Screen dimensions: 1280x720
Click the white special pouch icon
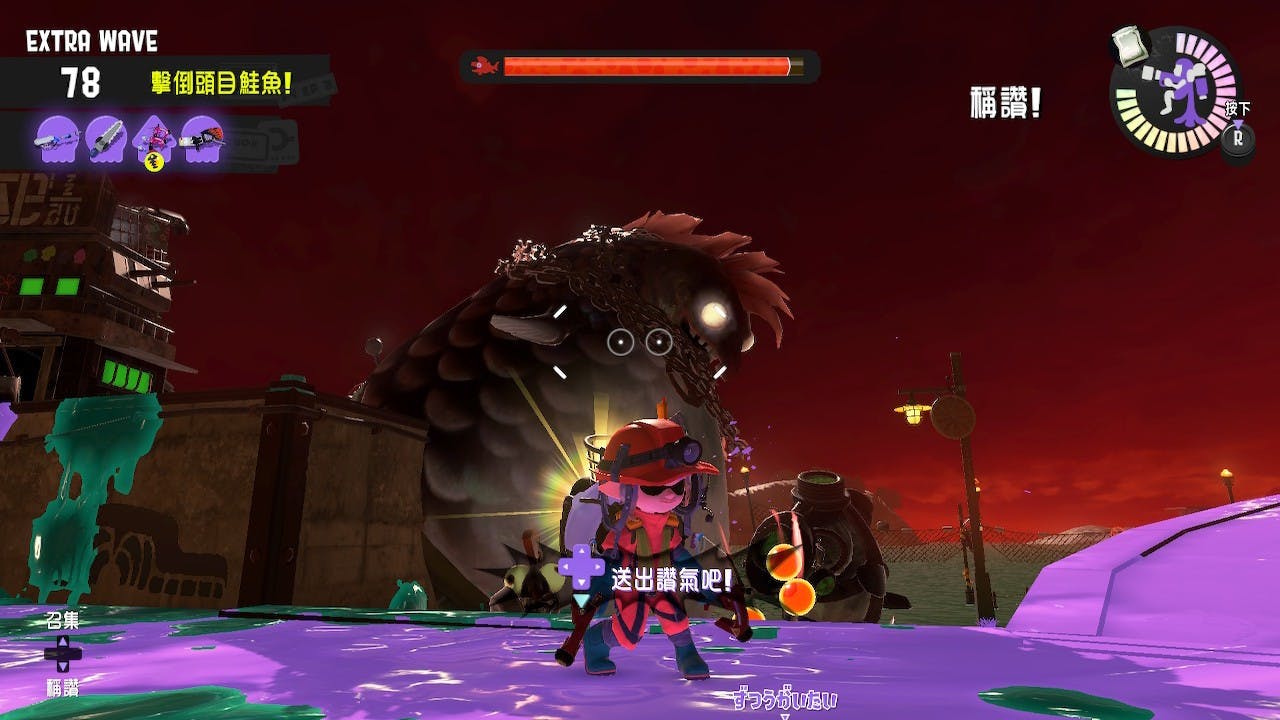pyautogui.click(x=1129, y=46)
